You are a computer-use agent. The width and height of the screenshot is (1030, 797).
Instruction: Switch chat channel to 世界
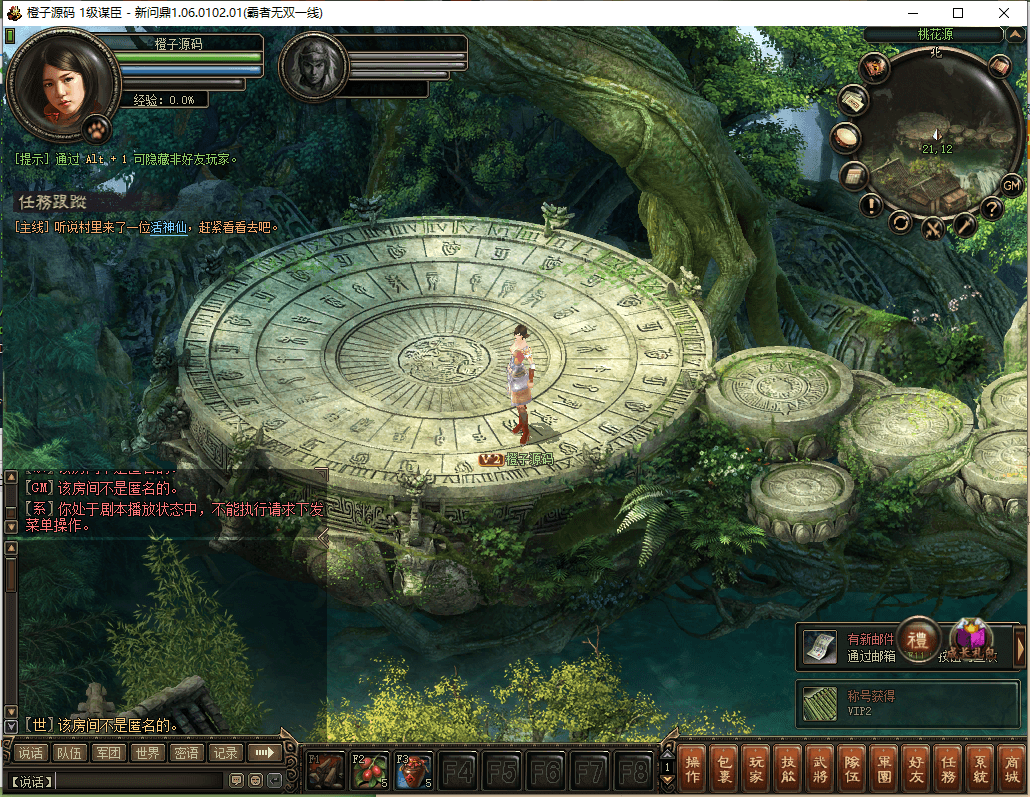coord(149,753)
